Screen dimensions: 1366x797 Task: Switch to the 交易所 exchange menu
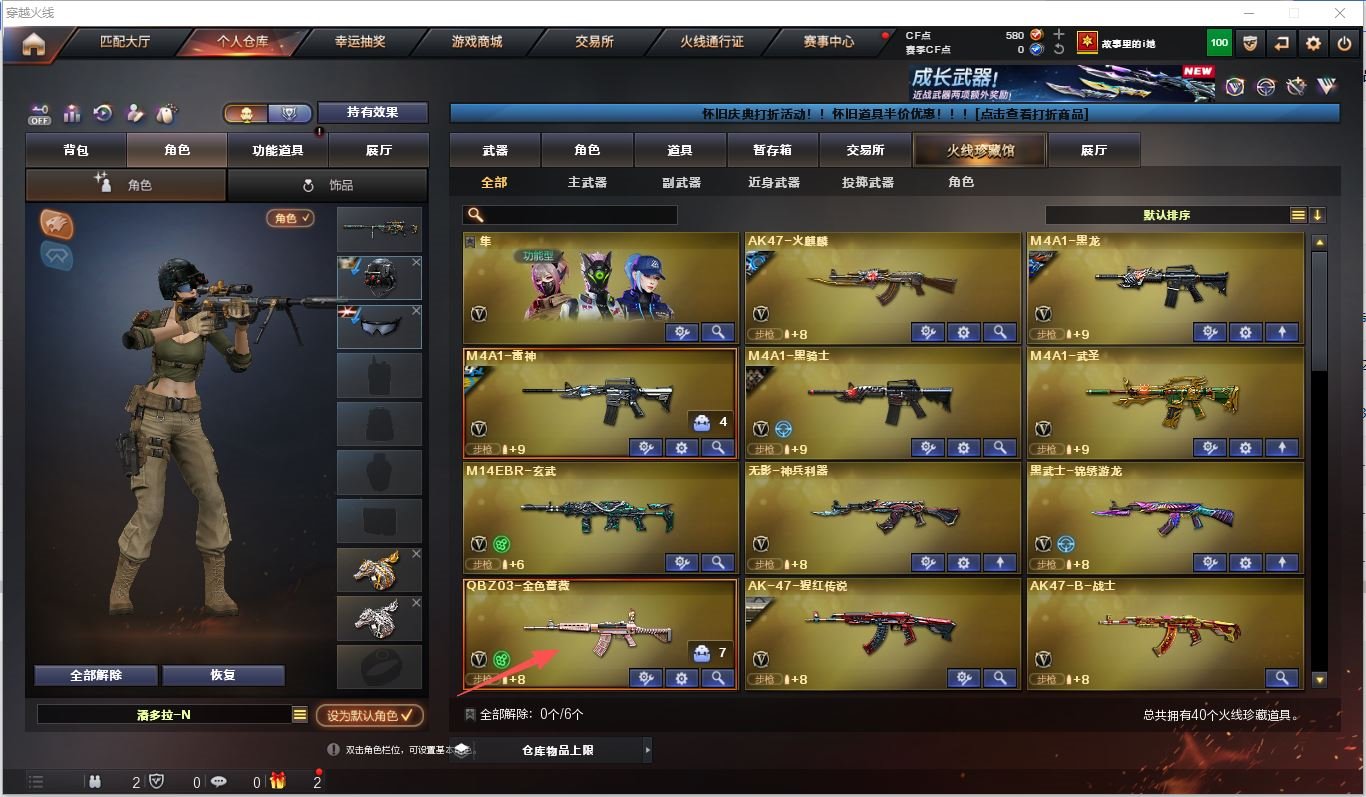(594, 42)
